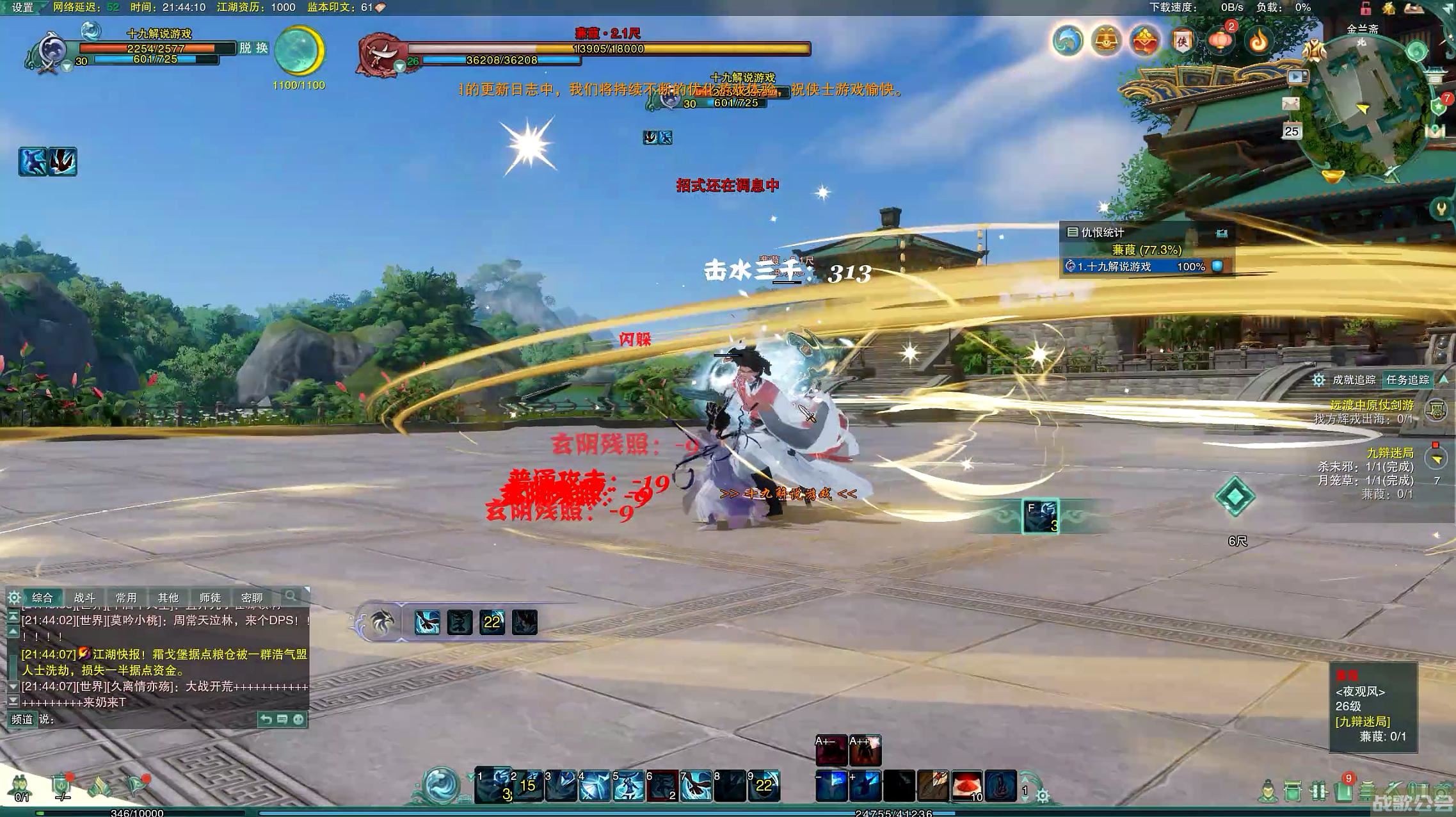Screen dimensions: 1456x817
Task: Open the 侠 banner icon
Action: pyautogui.click(x=1182, y=41)
